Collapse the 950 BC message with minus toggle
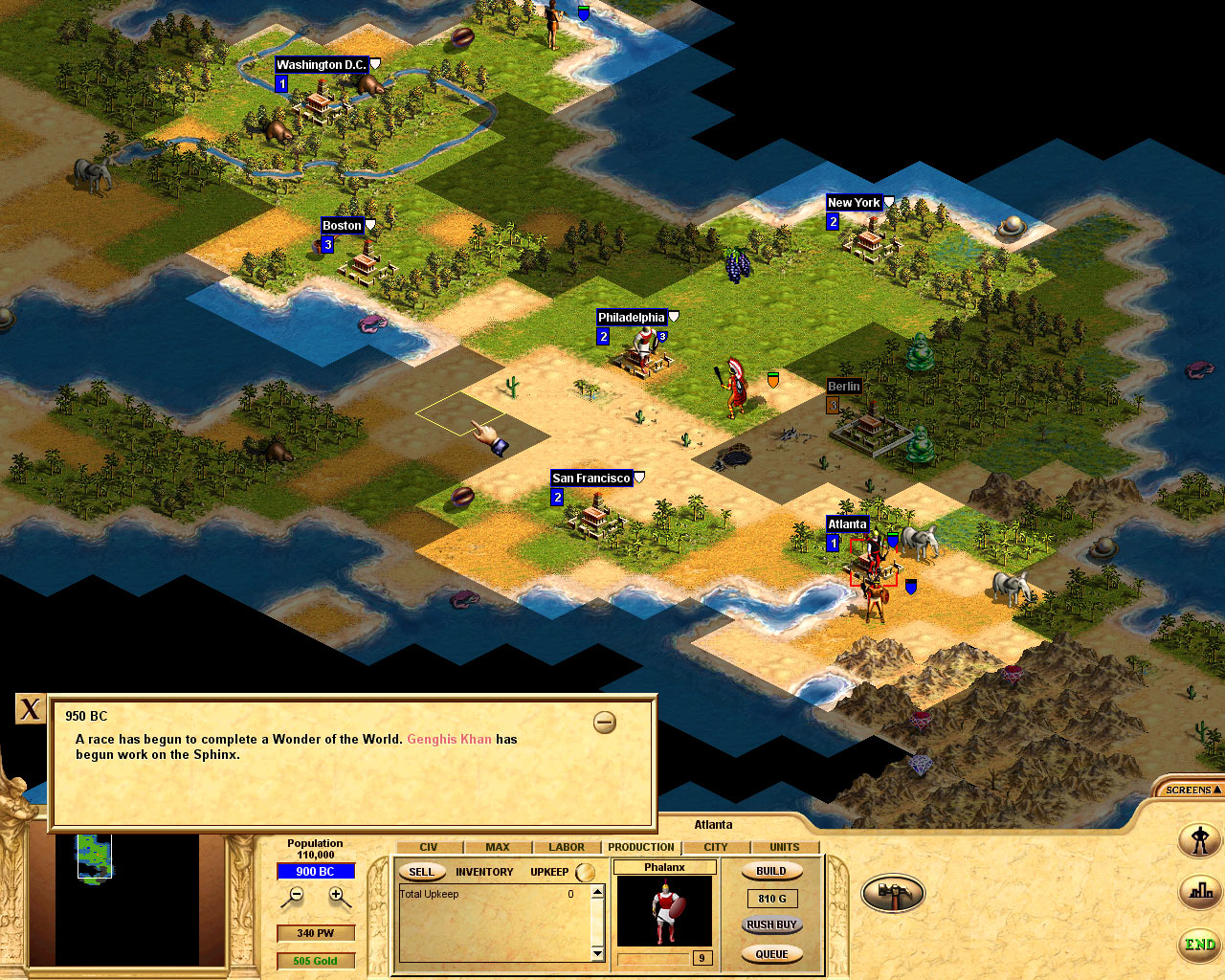Screen dimensions: 1225x980 pos(604,723)
